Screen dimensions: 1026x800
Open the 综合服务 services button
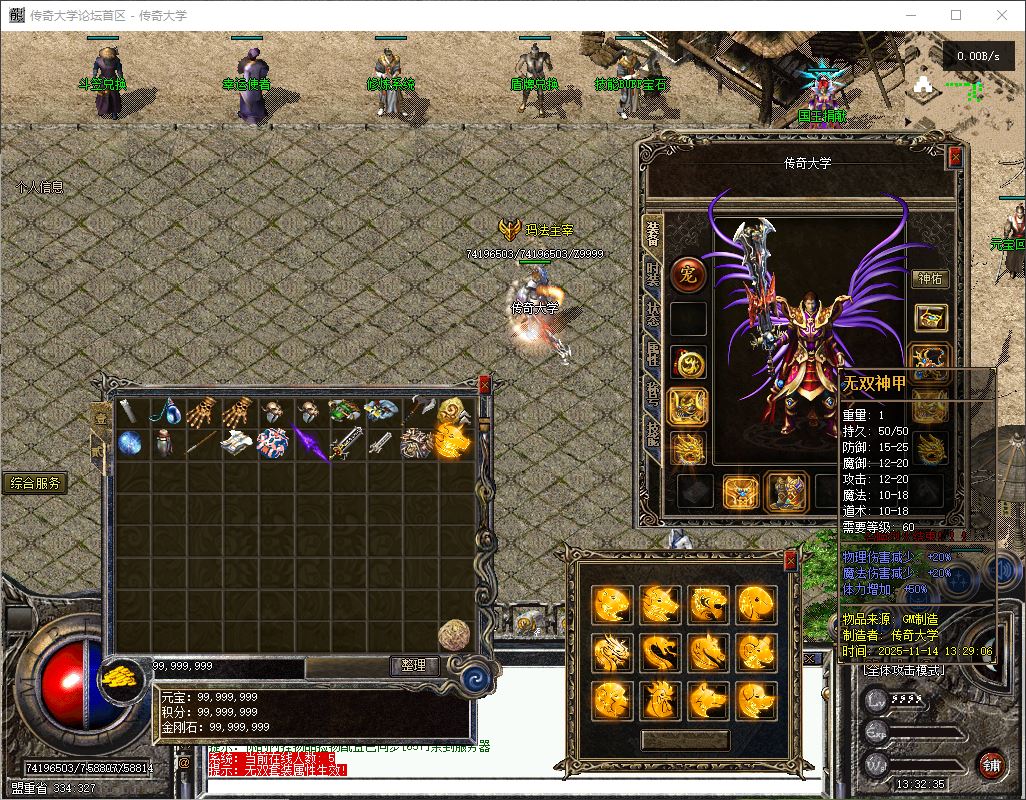36,484
